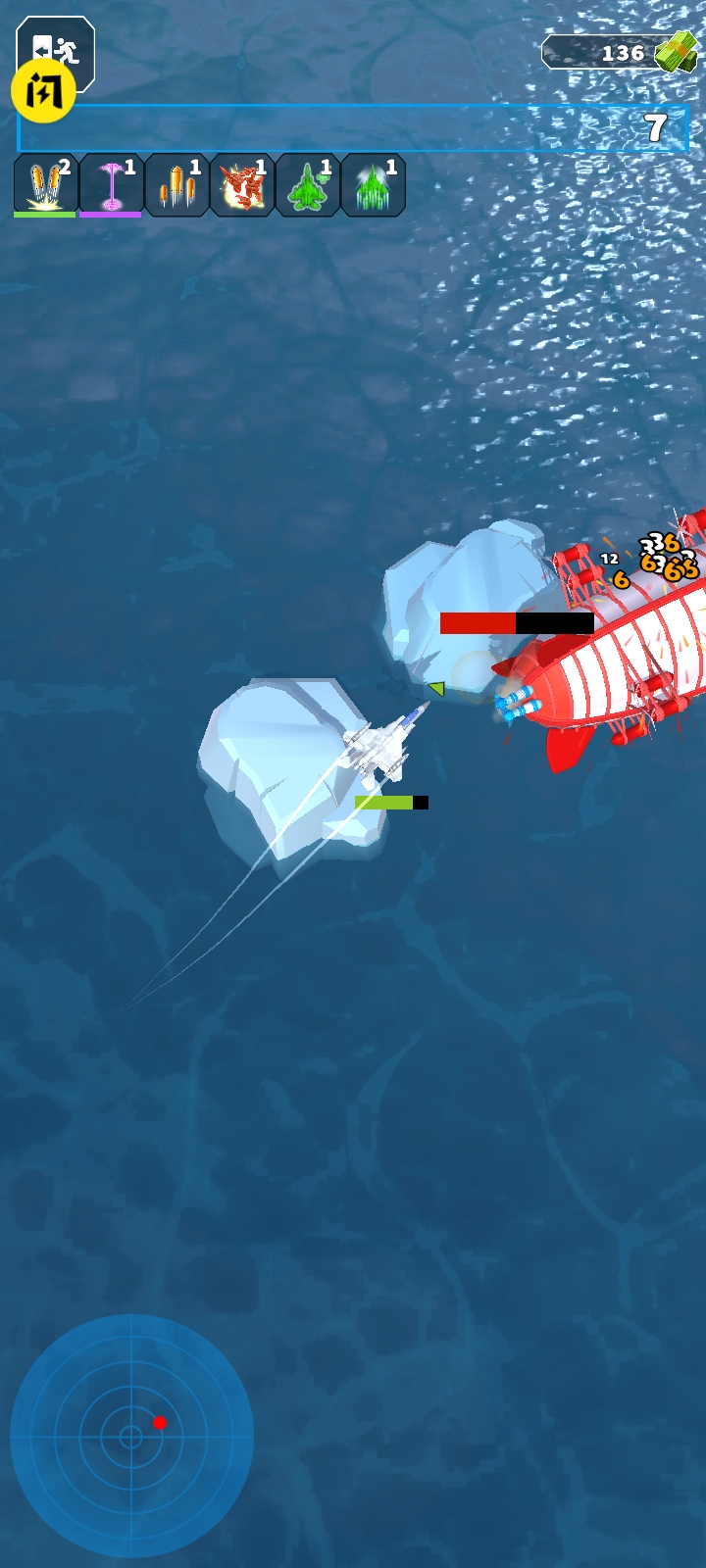Click the circular radar minimap
The image size is (706, 1568).
[131, 1436]
